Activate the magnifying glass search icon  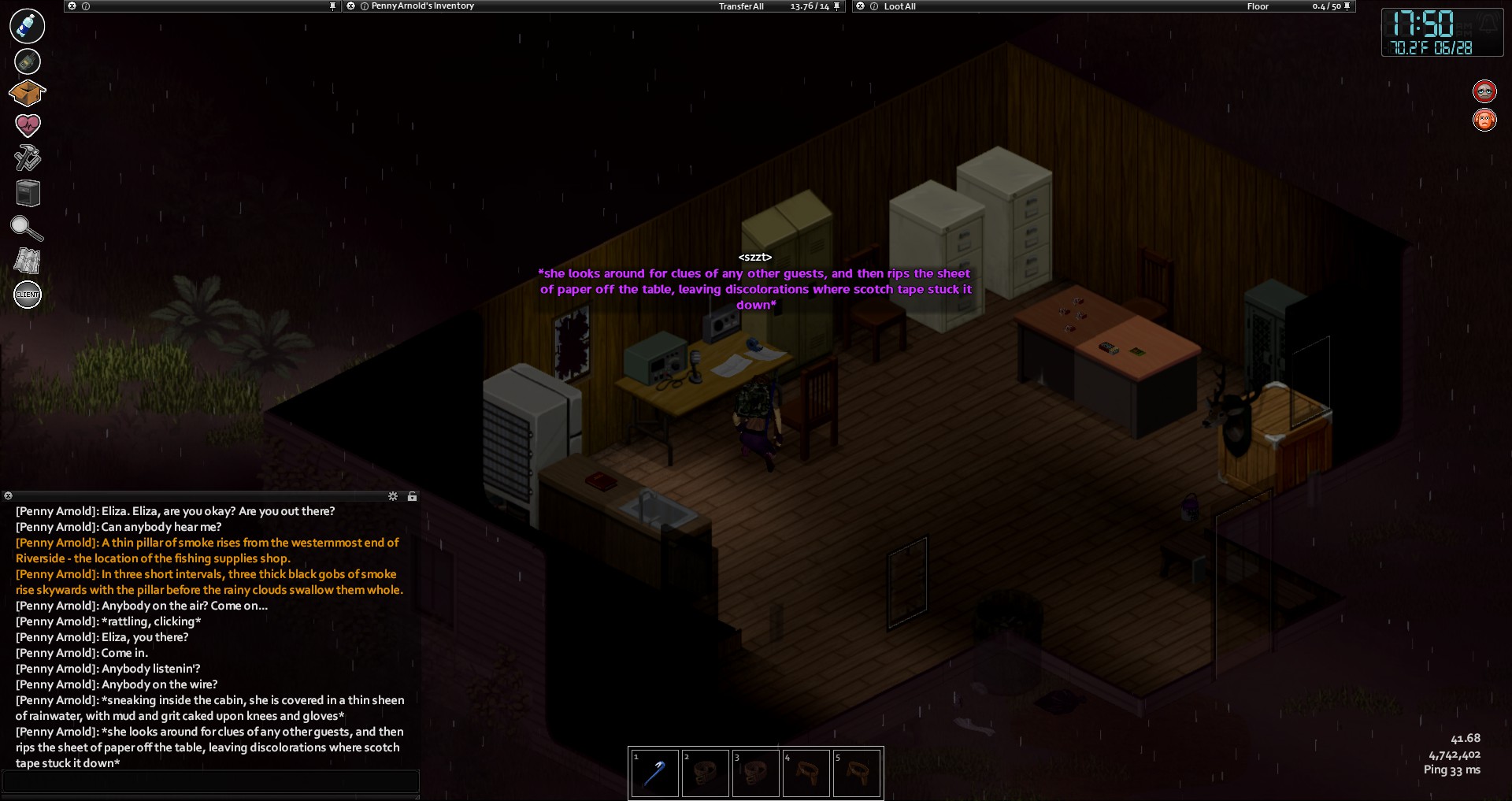click(28, 228)
